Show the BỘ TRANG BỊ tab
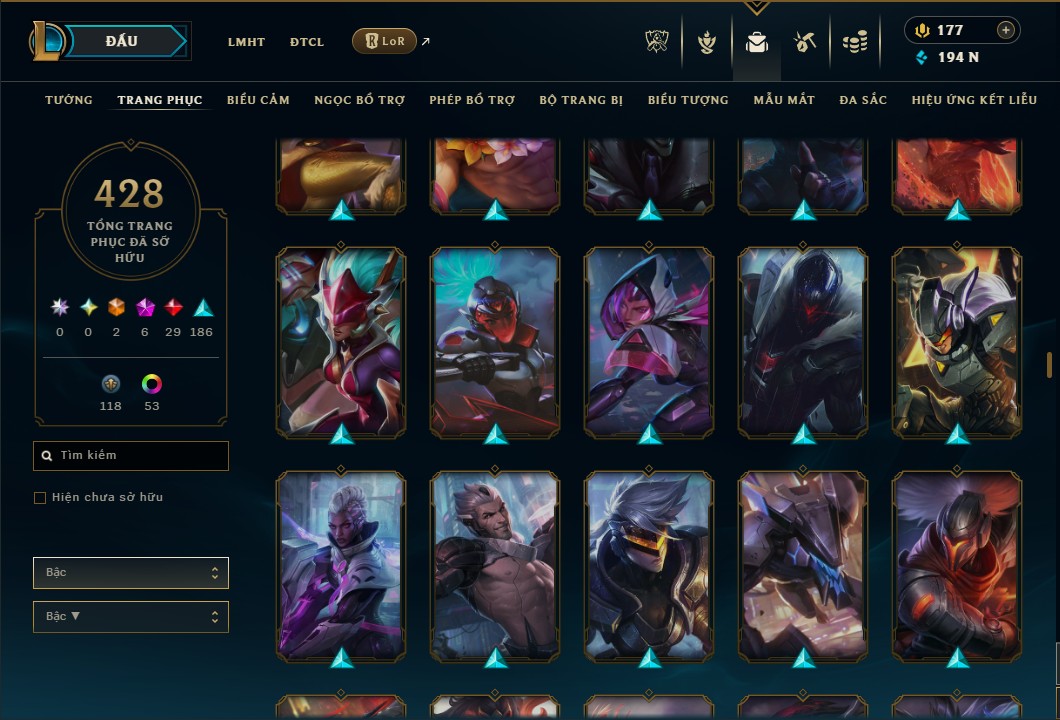1060x720 pixels. [581, 100]
